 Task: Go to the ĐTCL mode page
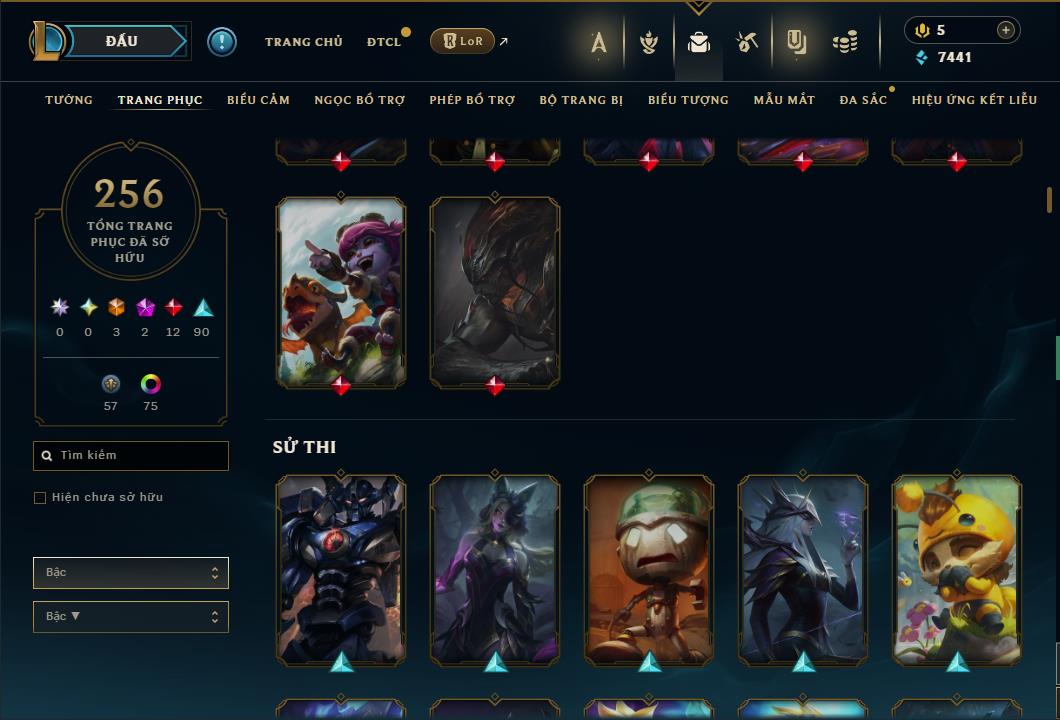pos(384,42)
